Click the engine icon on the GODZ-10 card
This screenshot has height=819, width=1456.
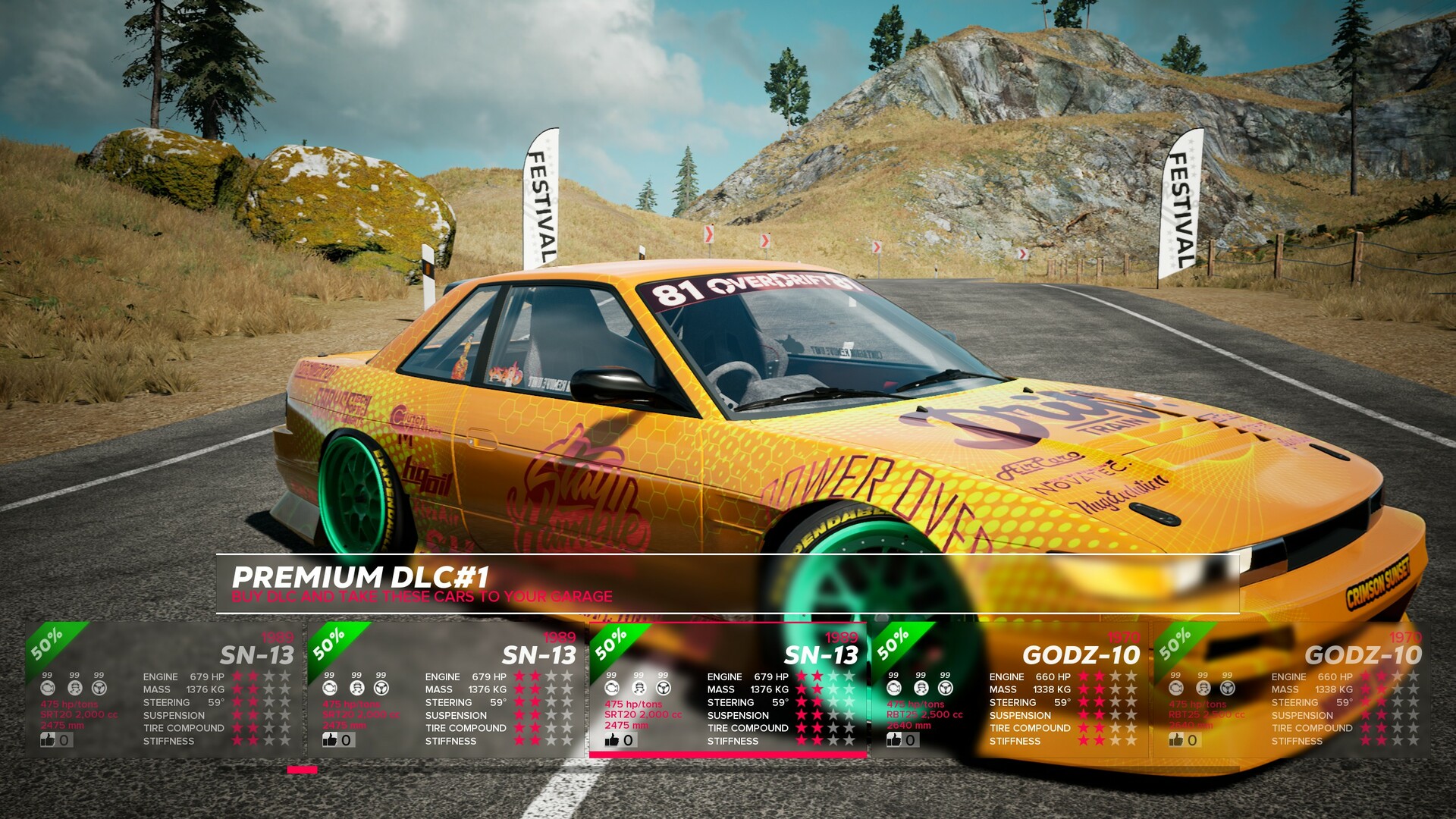point(895,688)
